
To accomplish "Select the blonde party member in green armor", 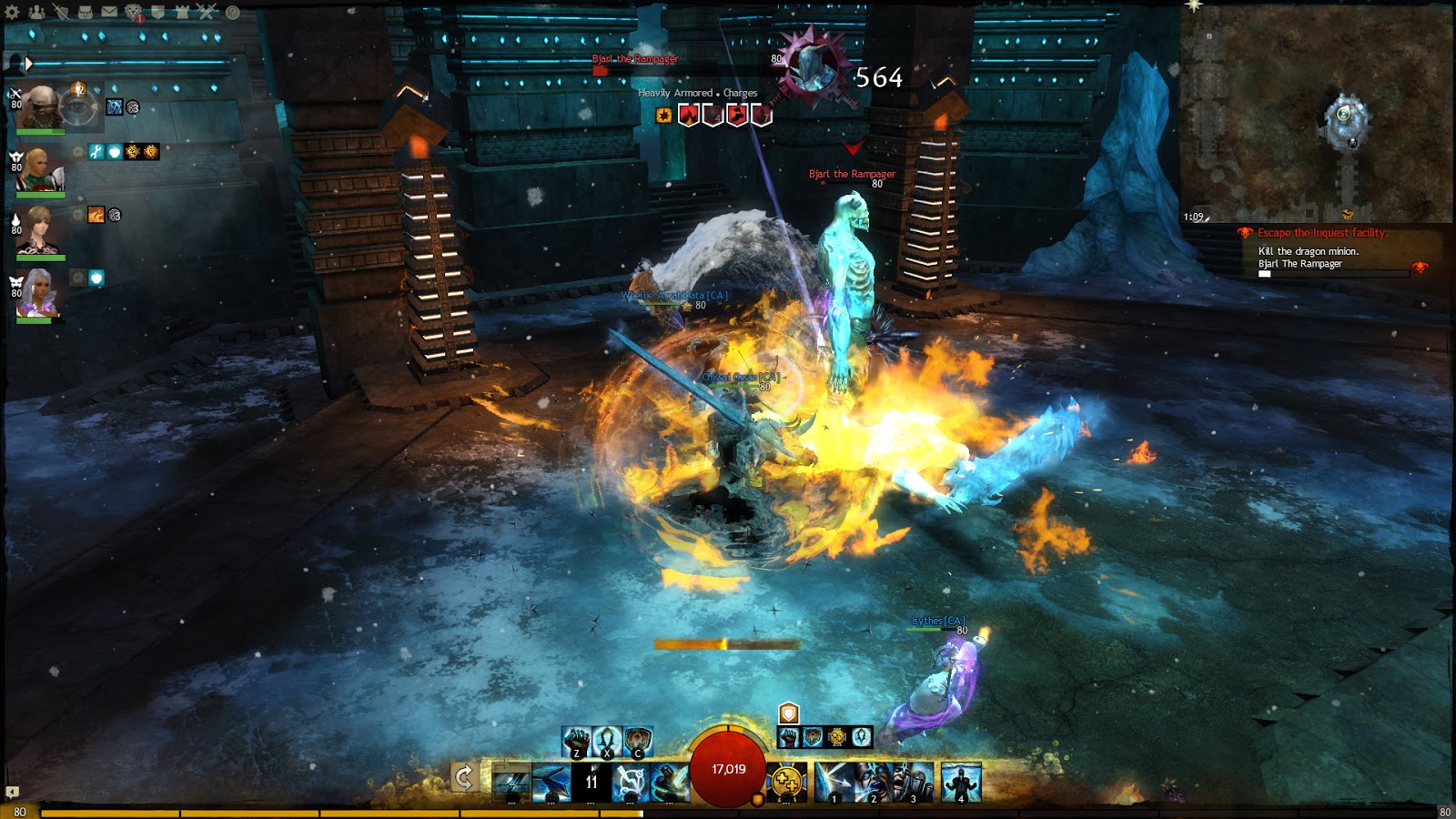I will coord(39,170).
